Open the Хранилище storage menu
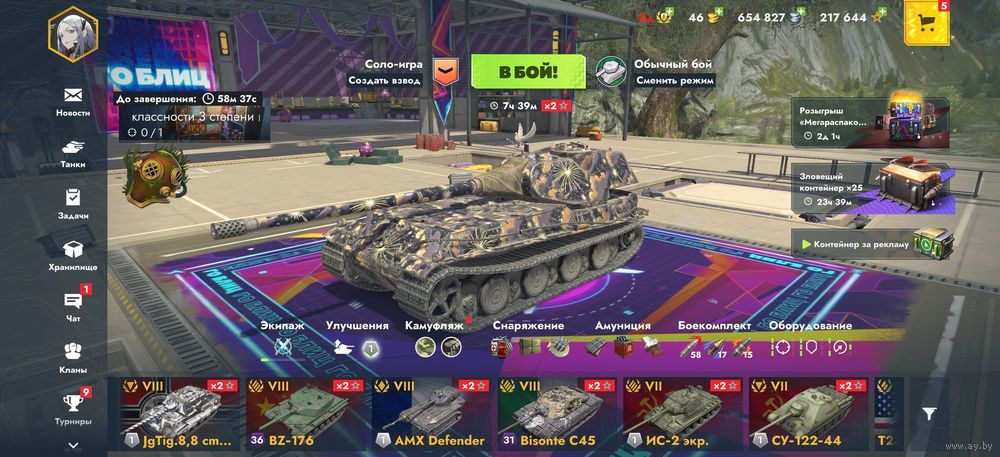 72,255
